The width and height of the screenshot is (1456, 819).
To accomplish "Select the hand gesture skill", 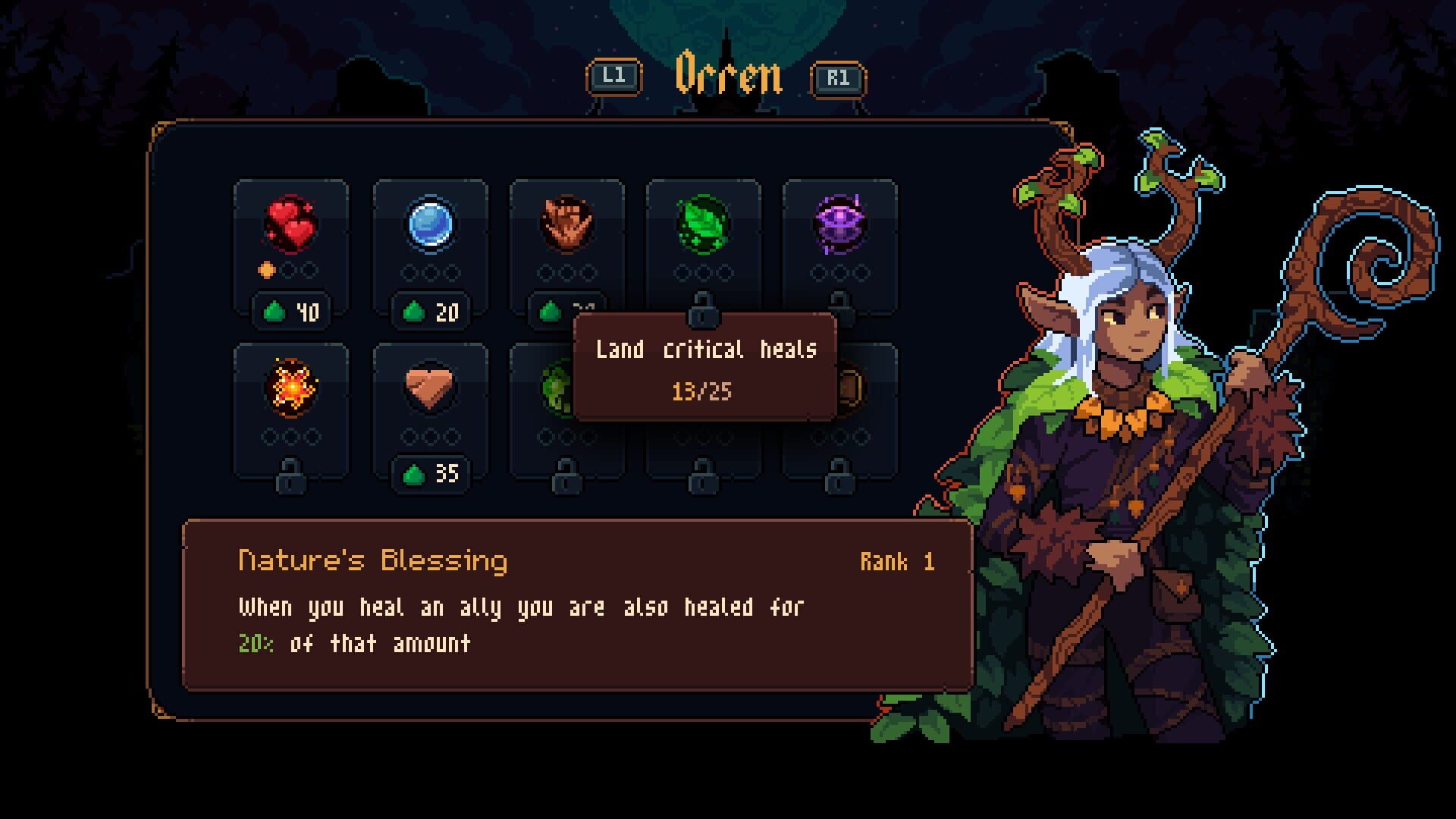I will 566,222.
